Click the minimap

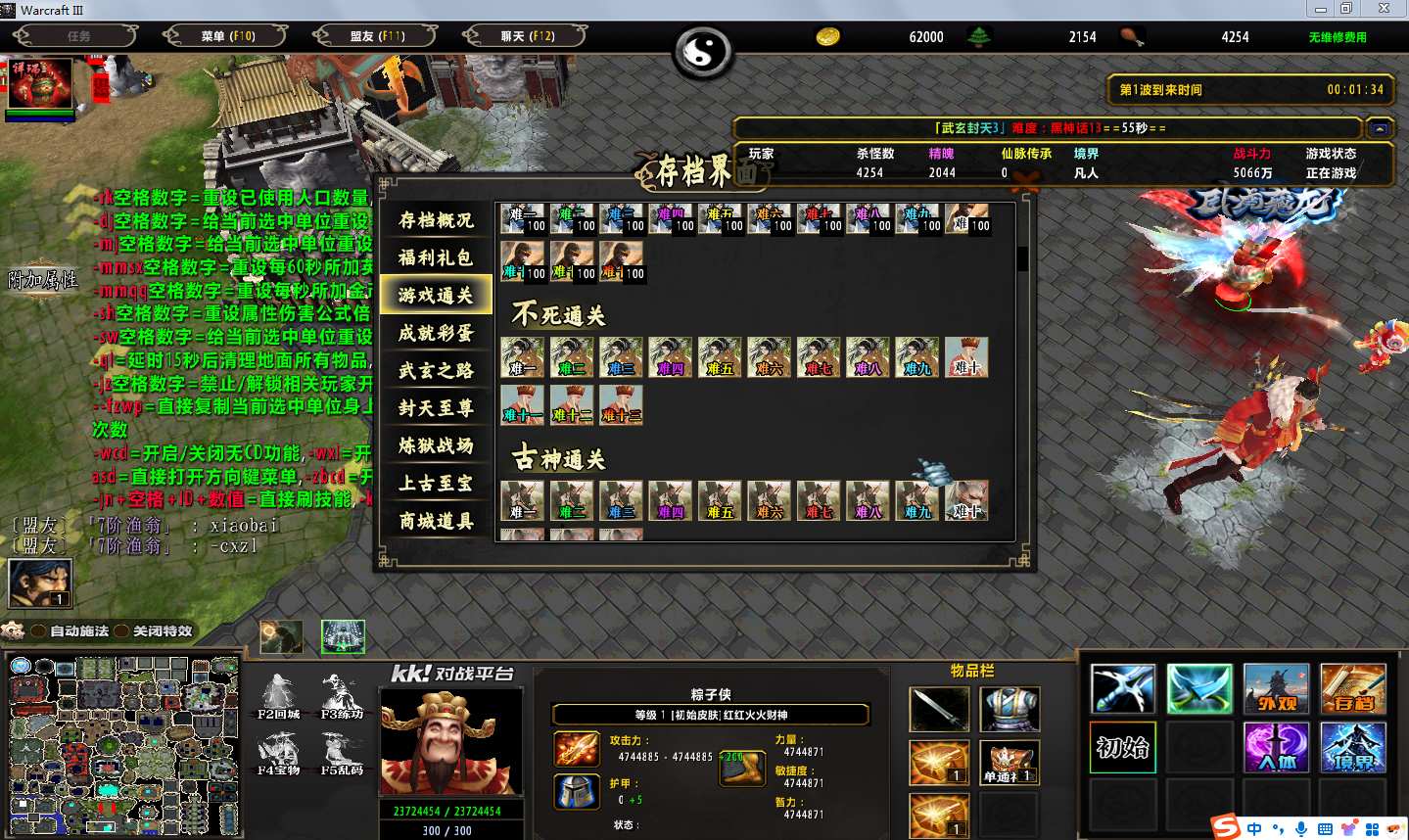(x=121, y=744)
